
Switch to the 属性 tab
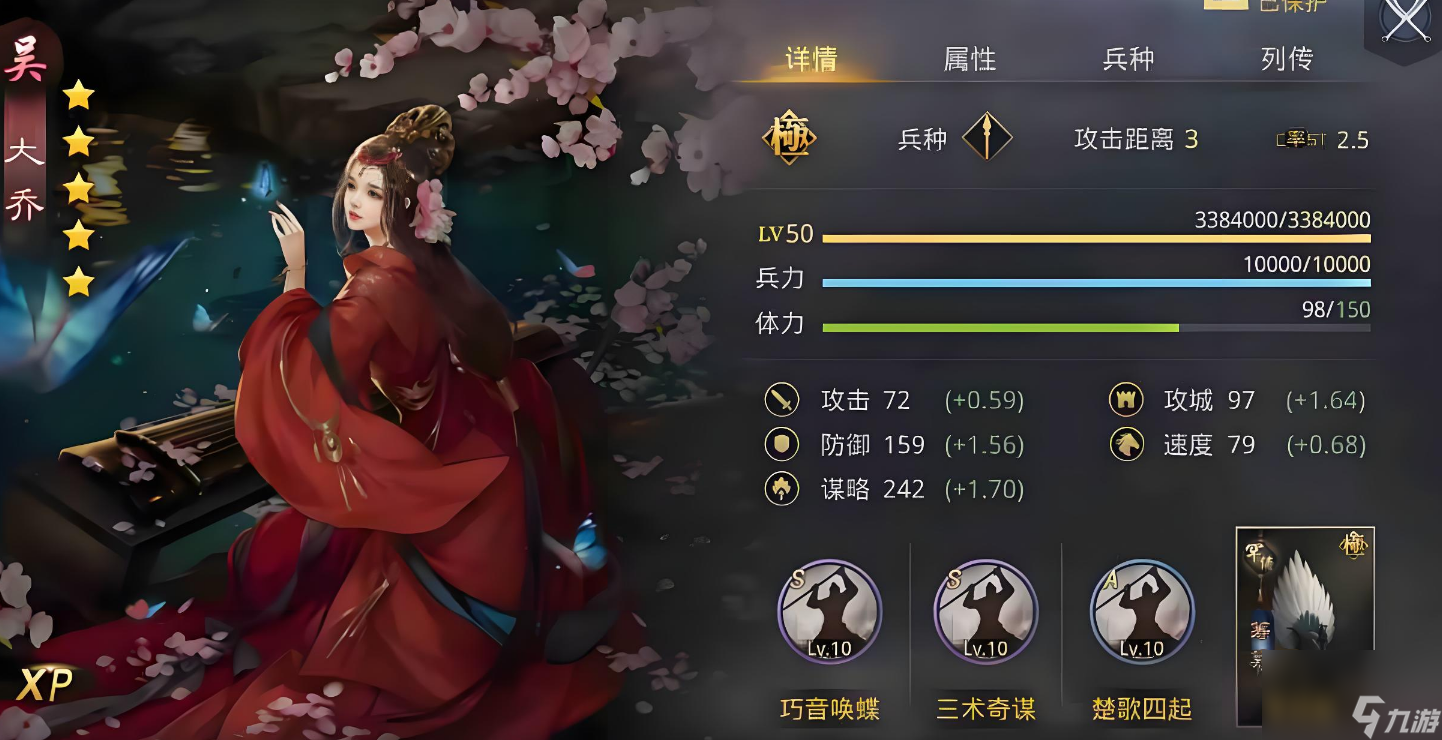click(967, 59)
